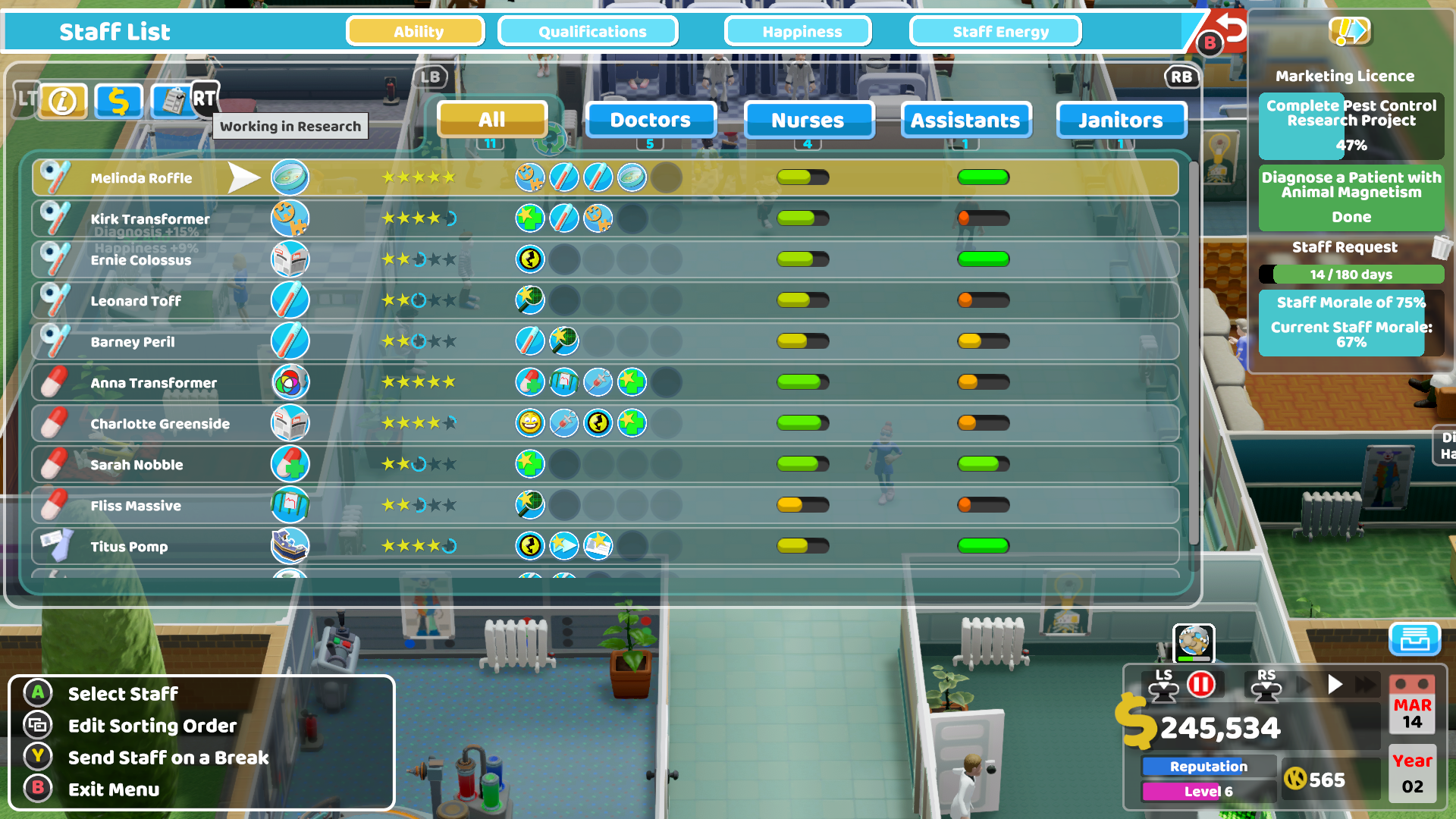
Task: Toggle the Janitors staff filter
Action: [1121, 120]
